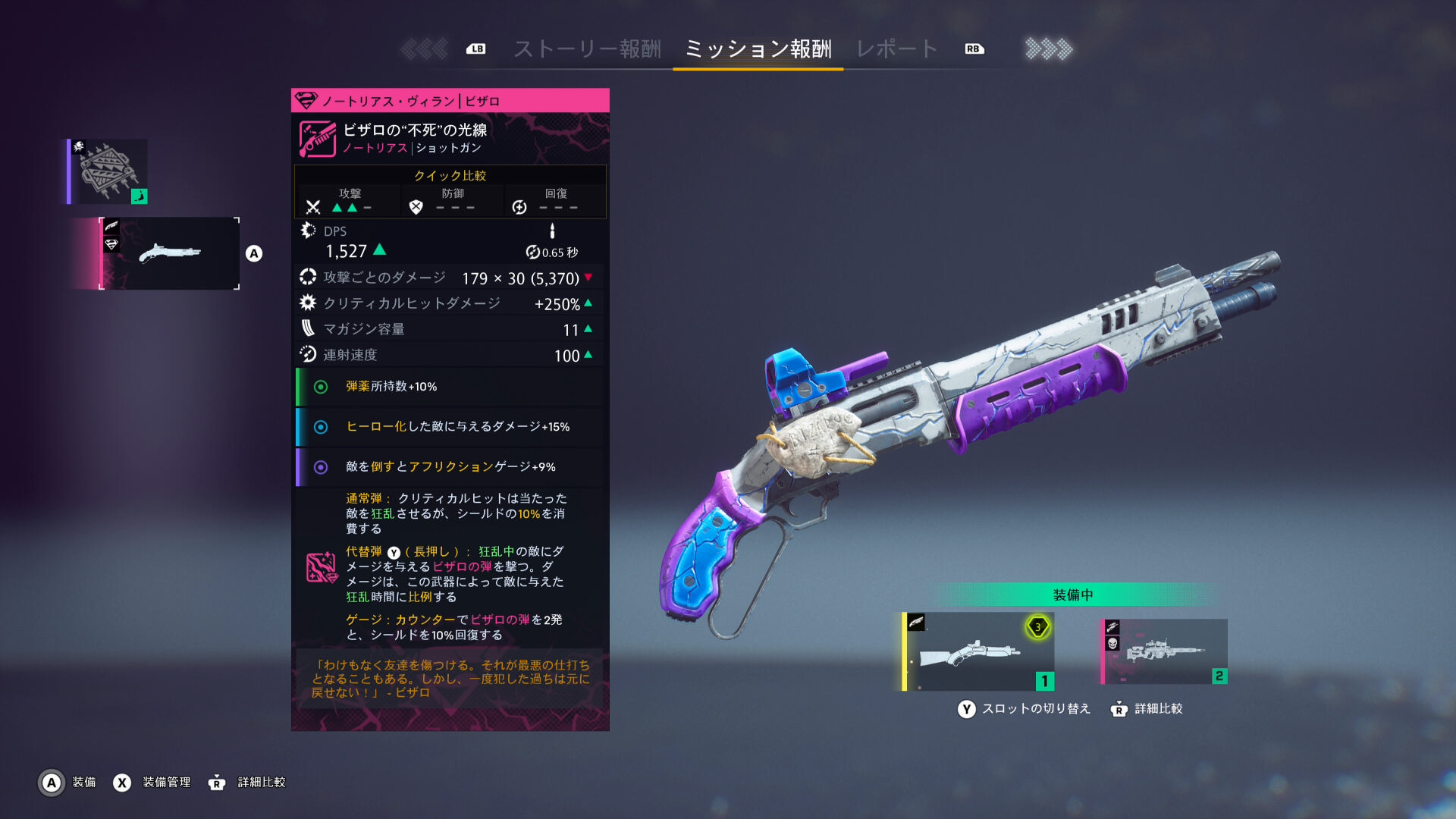Select equipped weapon slot 1
The image size is (1456, 819).
pyautogui.click(x=978, y=651)
